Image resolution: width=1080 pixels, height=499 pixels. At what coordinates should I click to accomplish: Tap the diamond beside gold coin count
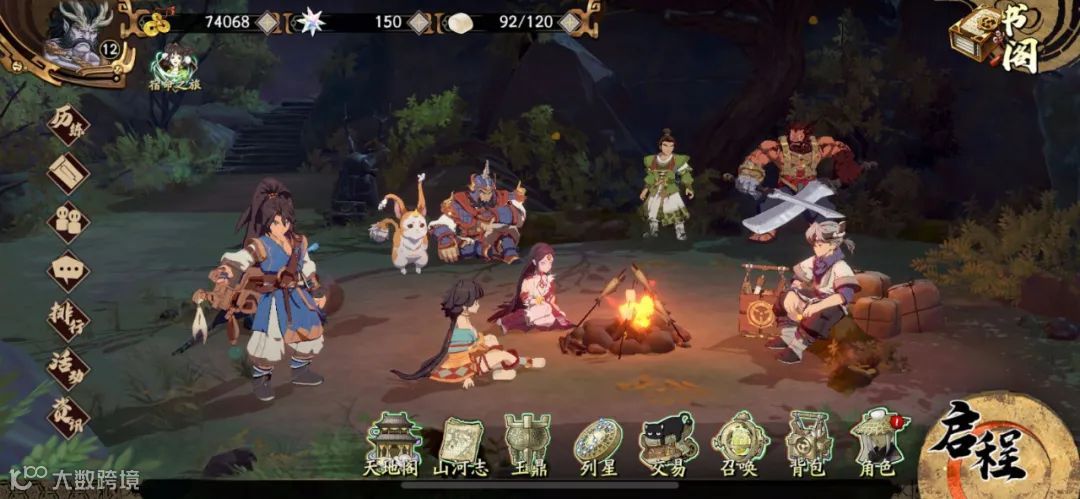(268, 21)
